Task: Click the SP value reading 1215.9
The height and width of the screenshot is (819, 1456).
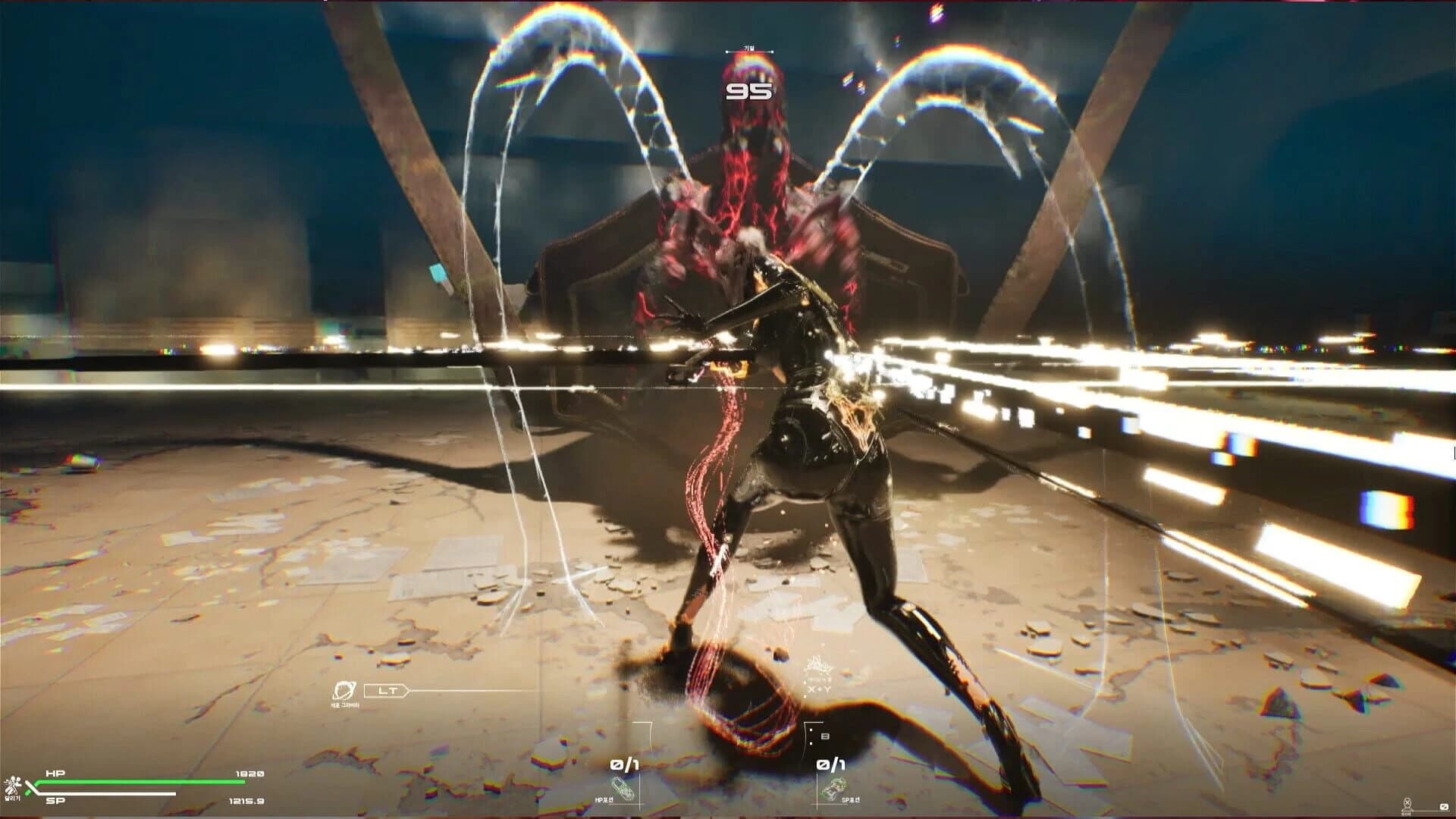Action: pyautogui.click(x=246, y=801)
